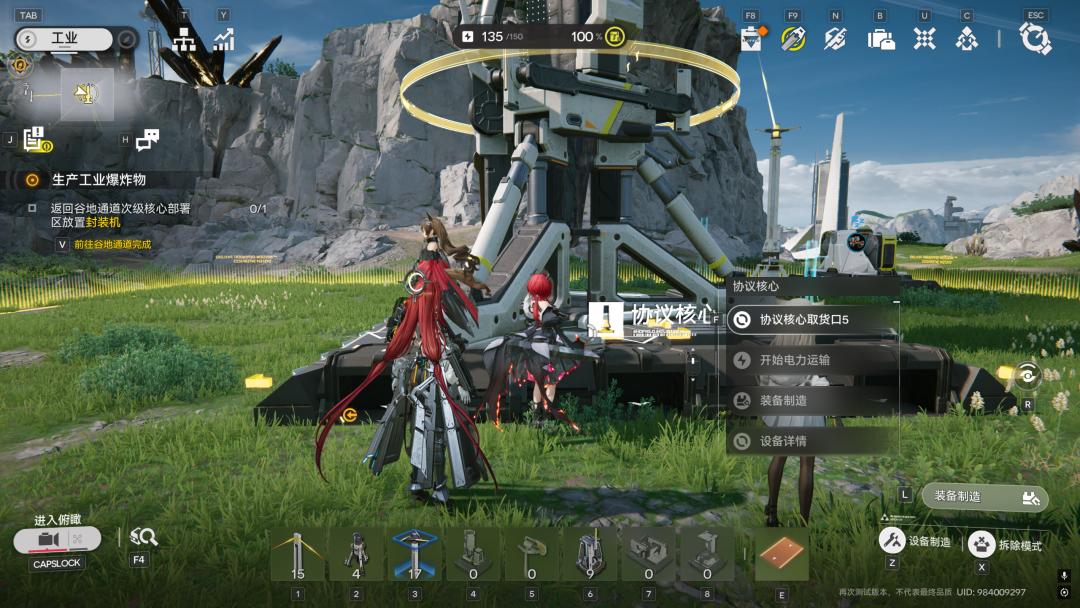Select hotbar slot with count 15
This screenshot has width=1080, height=608.
(297, 554)
